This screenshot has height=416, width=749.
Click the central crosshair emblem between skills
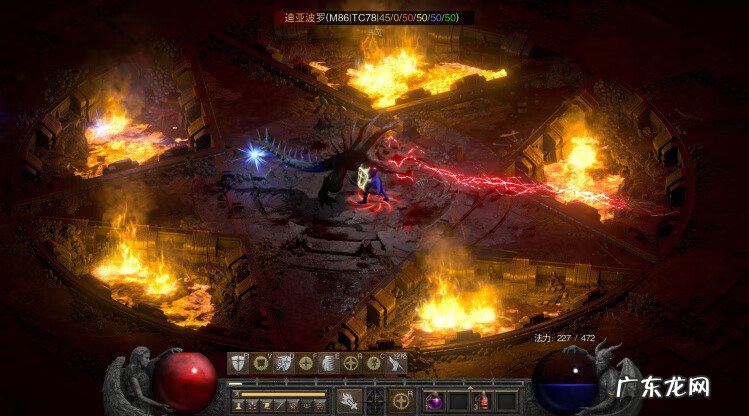(x=375, y=401)
